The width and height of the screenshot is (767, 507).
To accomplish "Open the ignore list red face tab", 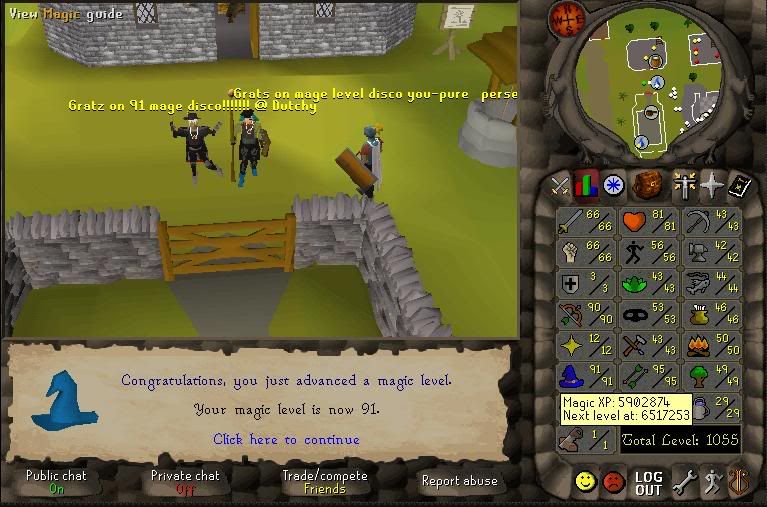I will coord(614,483).
